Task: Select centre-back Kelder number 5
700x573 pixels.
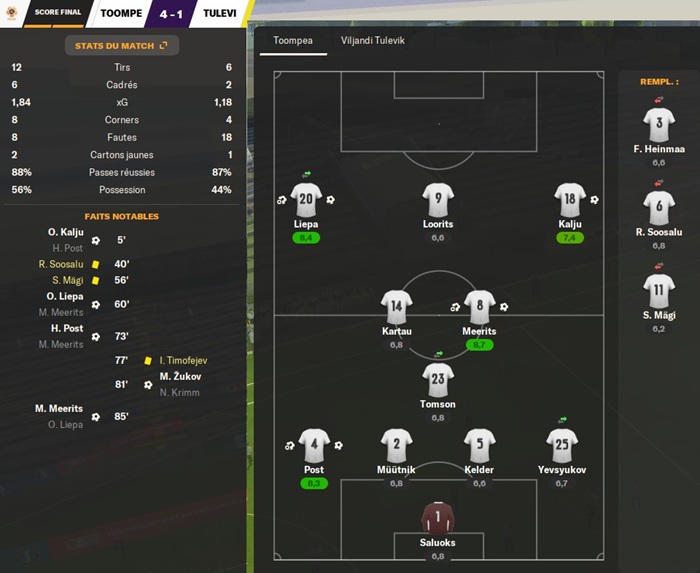Action: (480, 445)
